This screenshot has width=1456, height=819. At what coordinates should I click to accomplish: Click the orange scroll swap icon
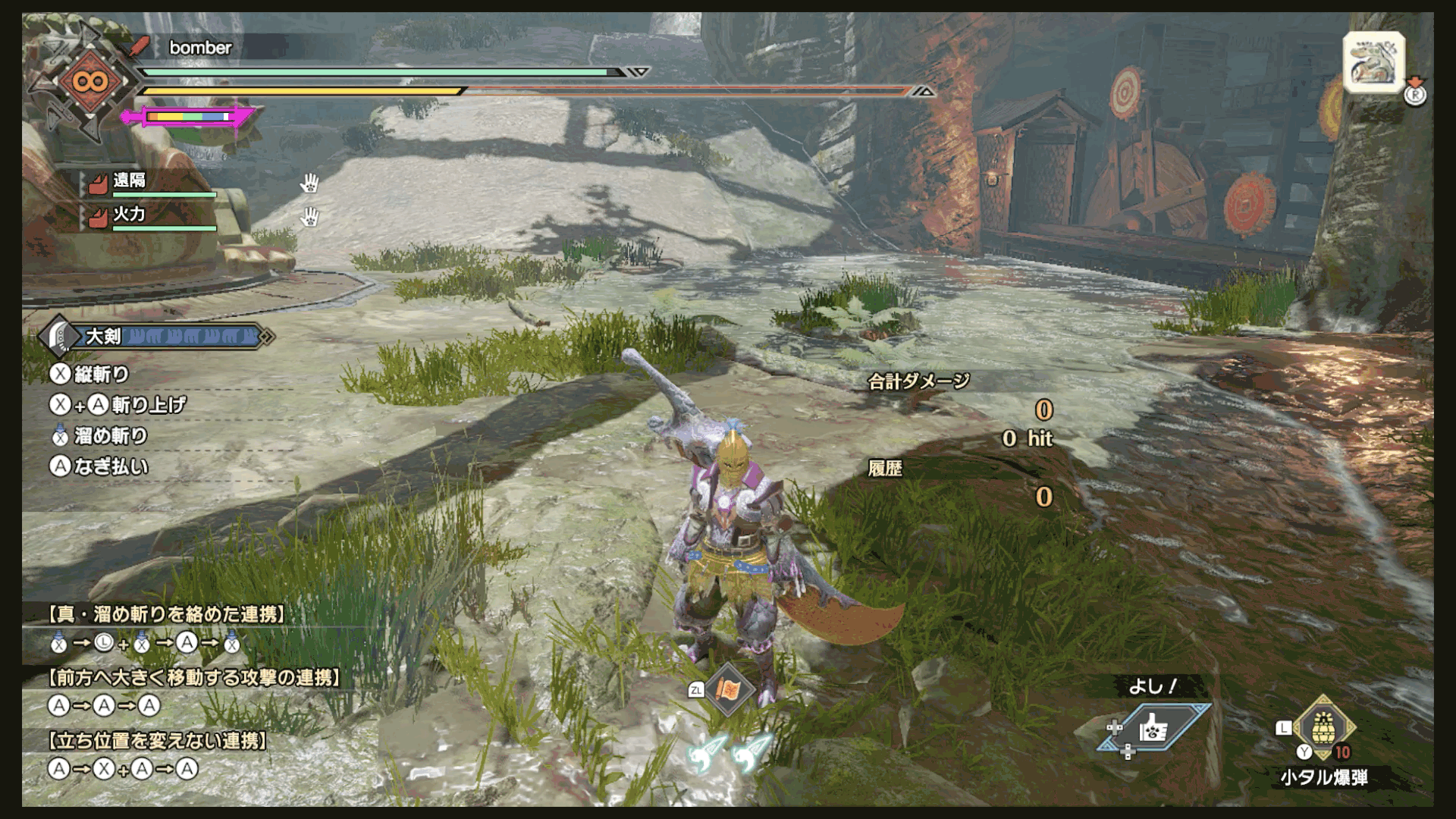click(729, 689)
